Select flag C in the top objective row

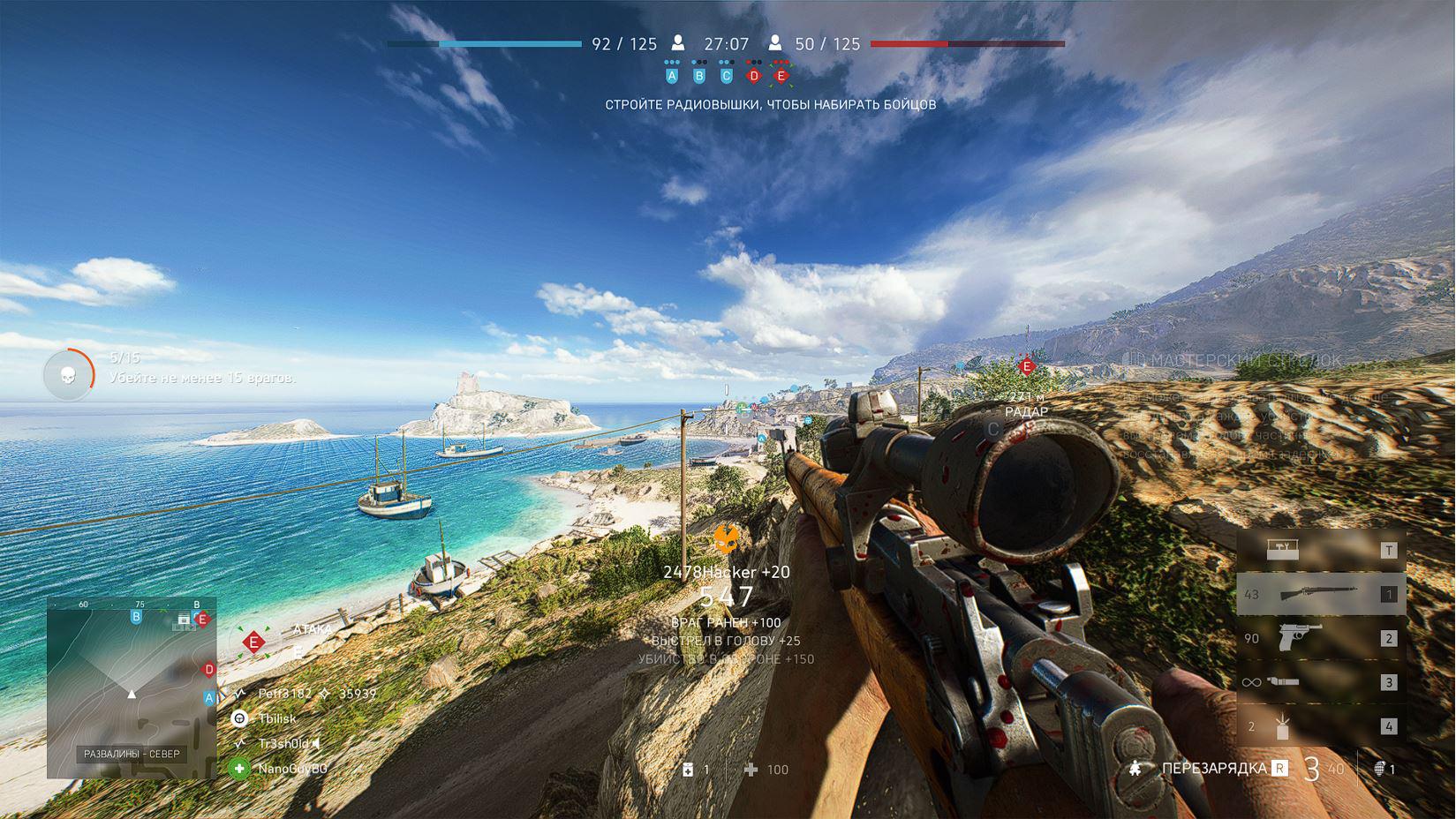click(727, 76)
